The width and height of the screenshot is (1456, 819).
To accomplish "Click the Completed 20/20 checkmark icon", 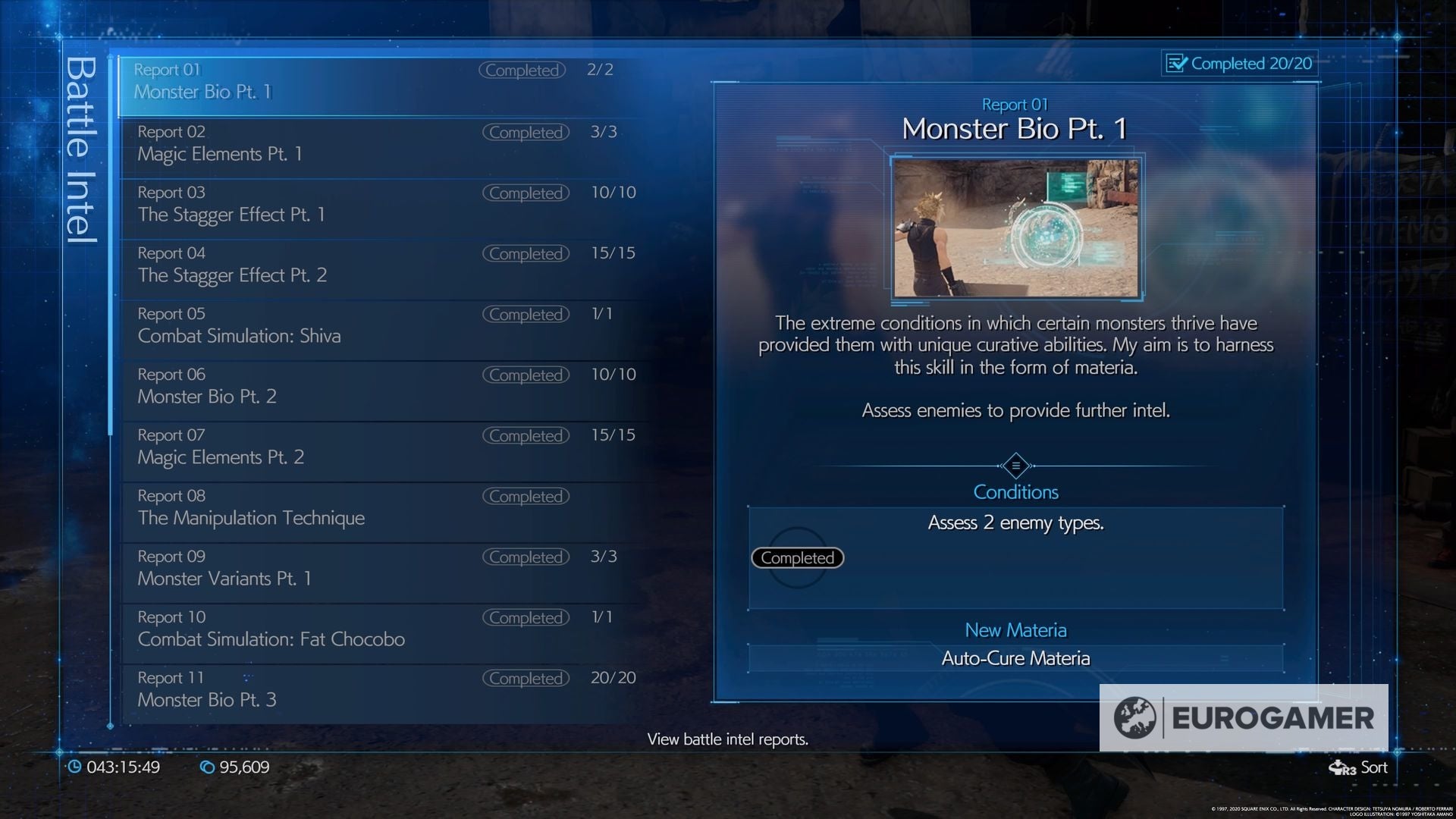I will point(1177,64).
